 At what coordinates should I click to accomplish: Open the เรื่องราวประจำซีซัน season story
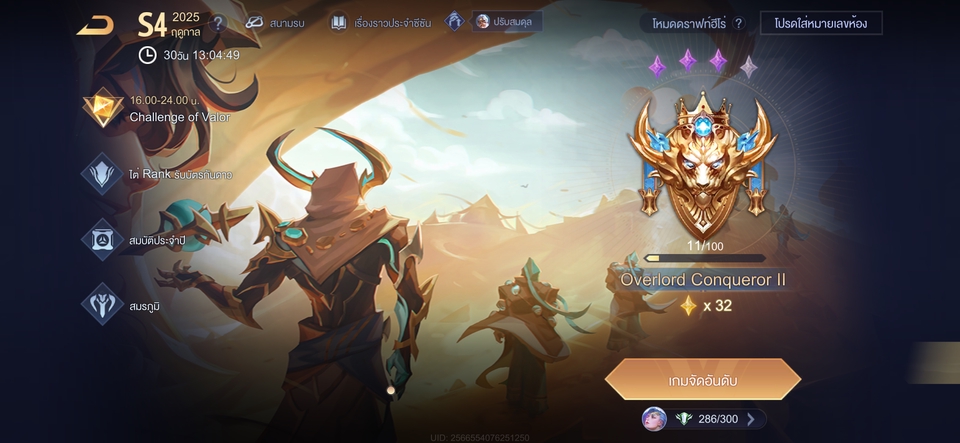tap(381, 22)
